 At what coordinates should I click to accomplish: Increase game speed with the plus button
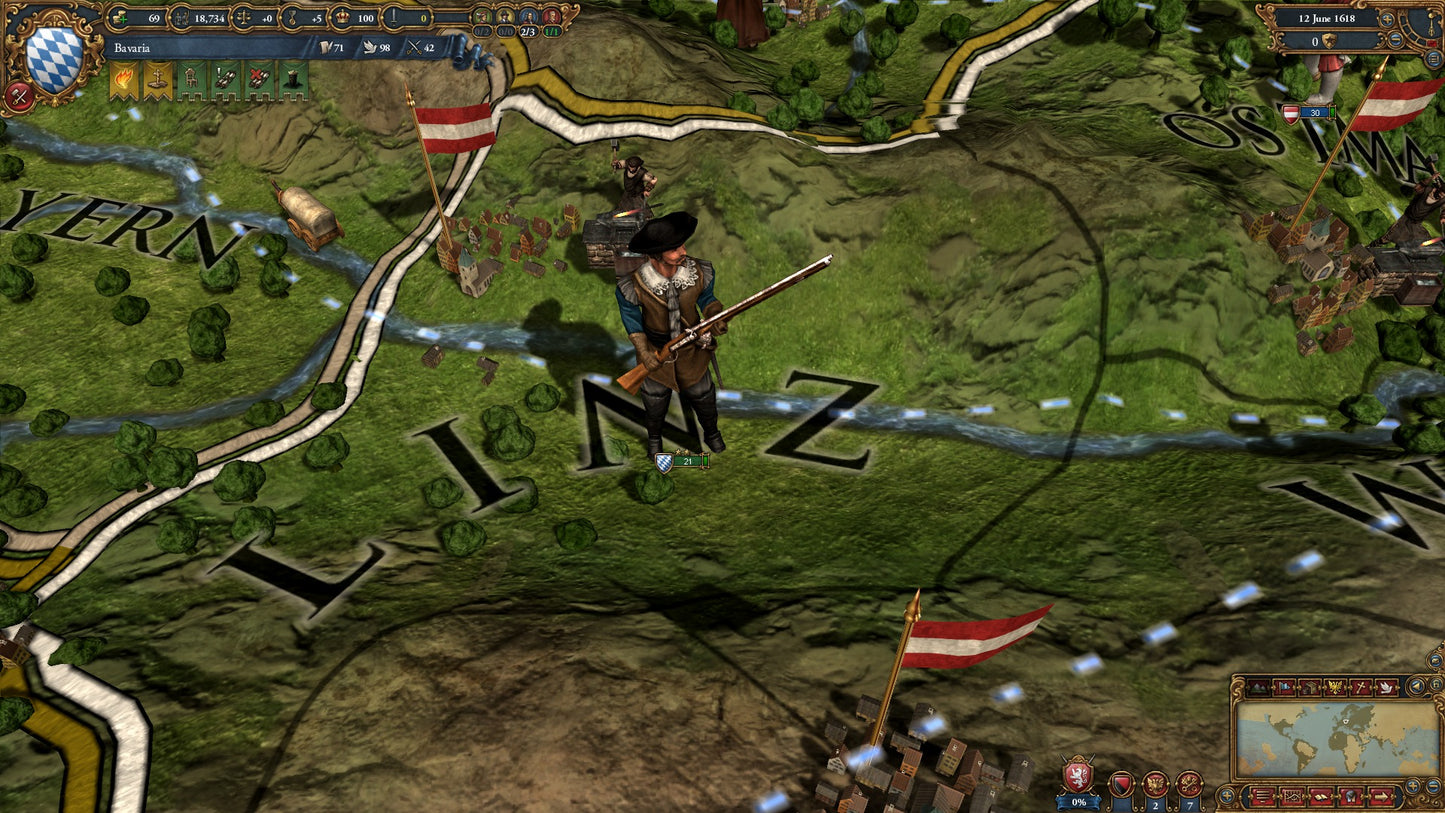(1386, 19)
